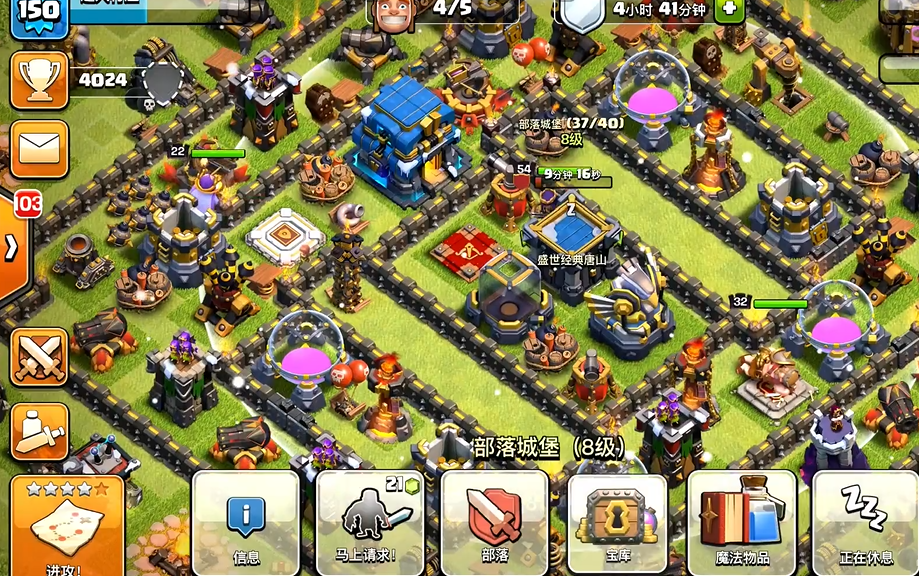
Task: Open the Clan button with shield icon
Action: point(494,522)
